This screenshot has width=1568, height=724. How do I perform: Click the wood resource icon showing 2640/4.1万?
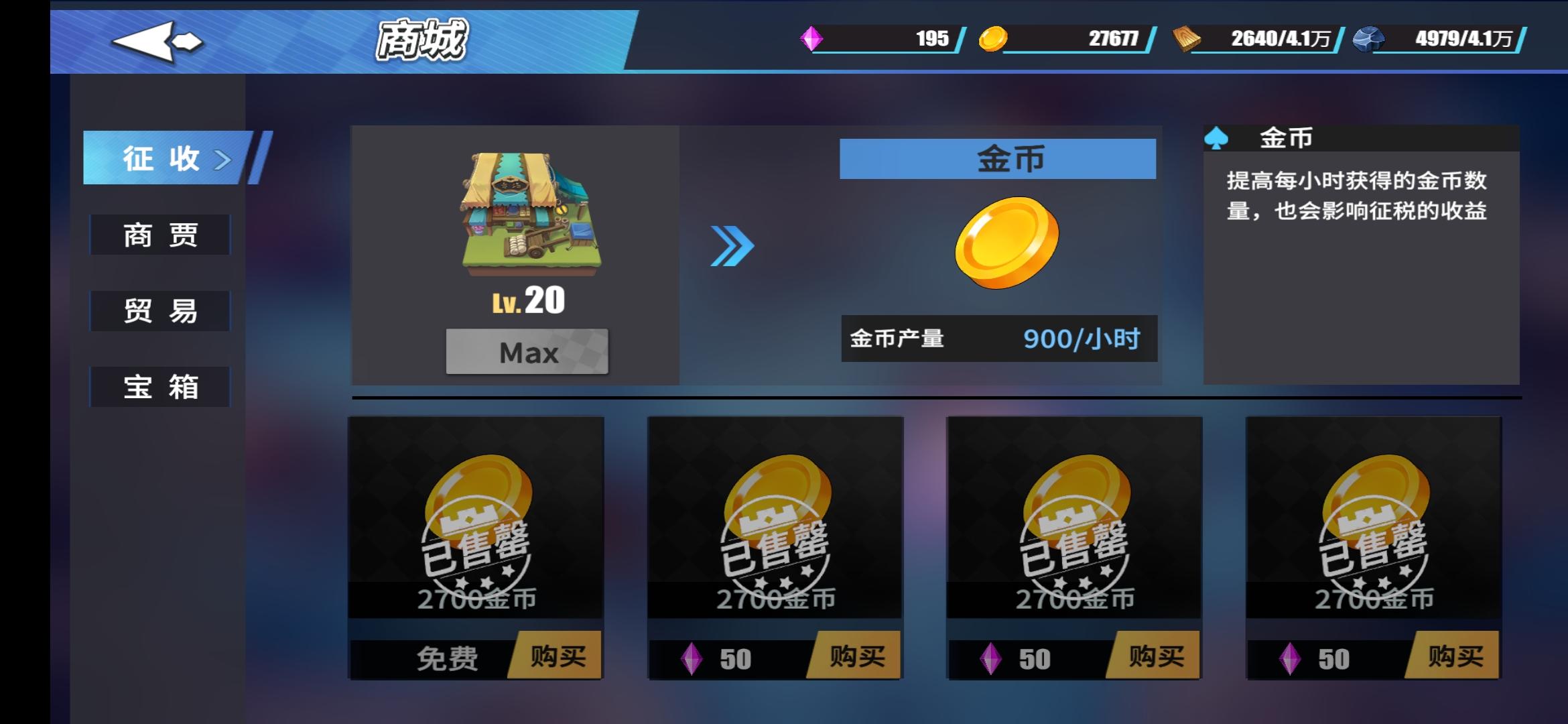pyautogui.click(x=1184, y=40)
